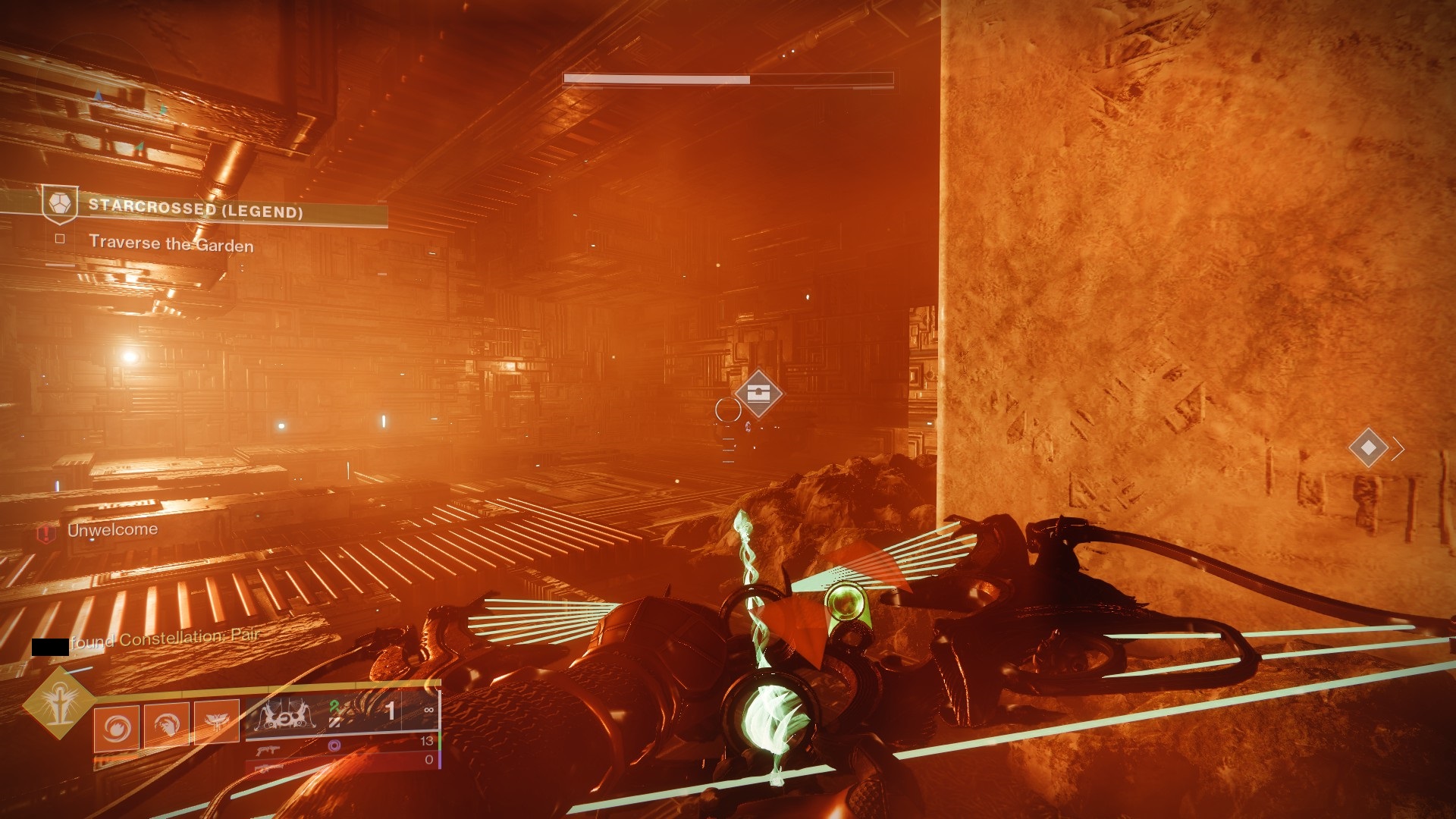Use the swirling flame grenade ability

(x=117, y=728)
